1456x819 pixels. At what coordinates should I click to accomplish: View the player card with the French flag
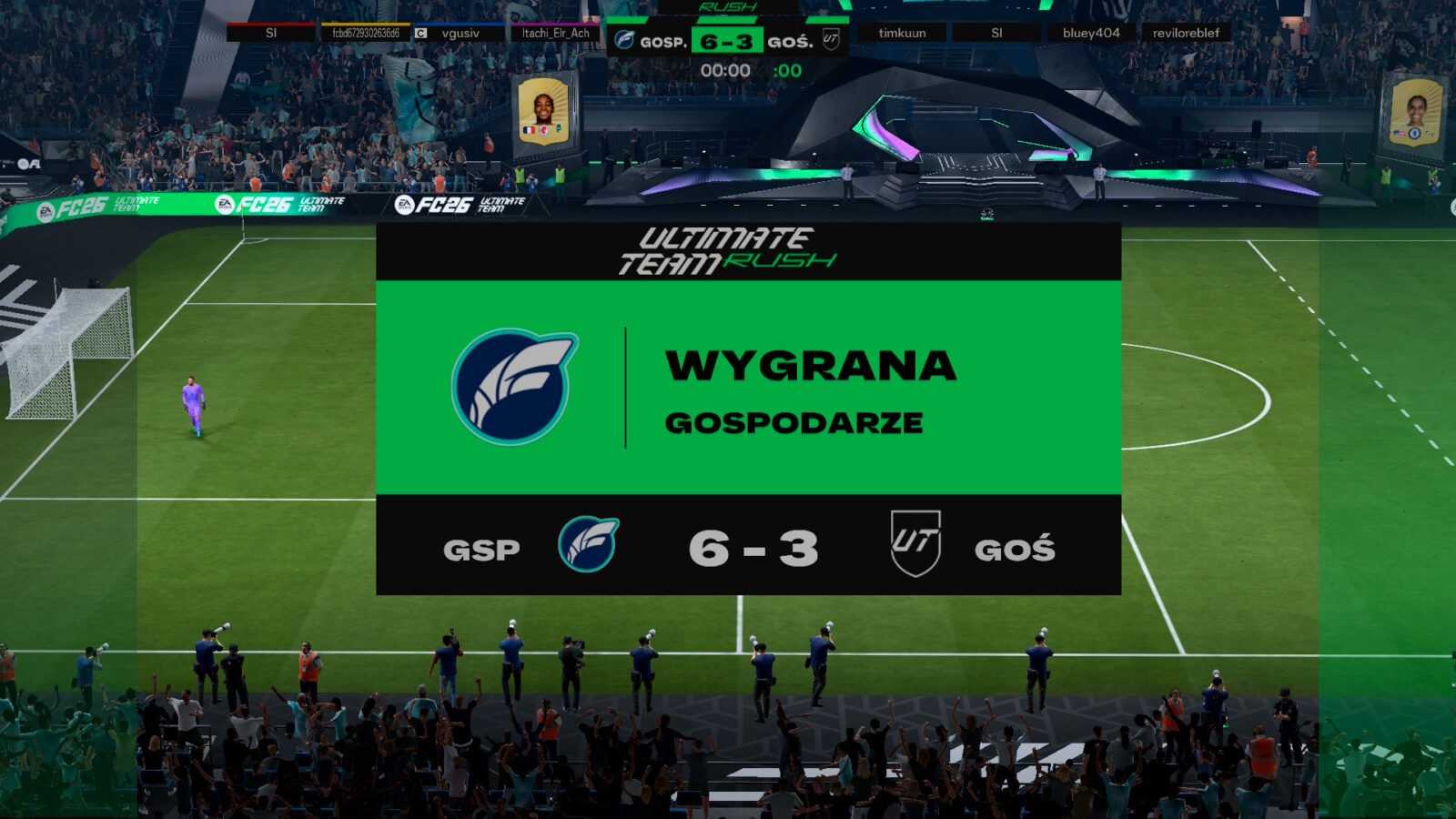543,111
